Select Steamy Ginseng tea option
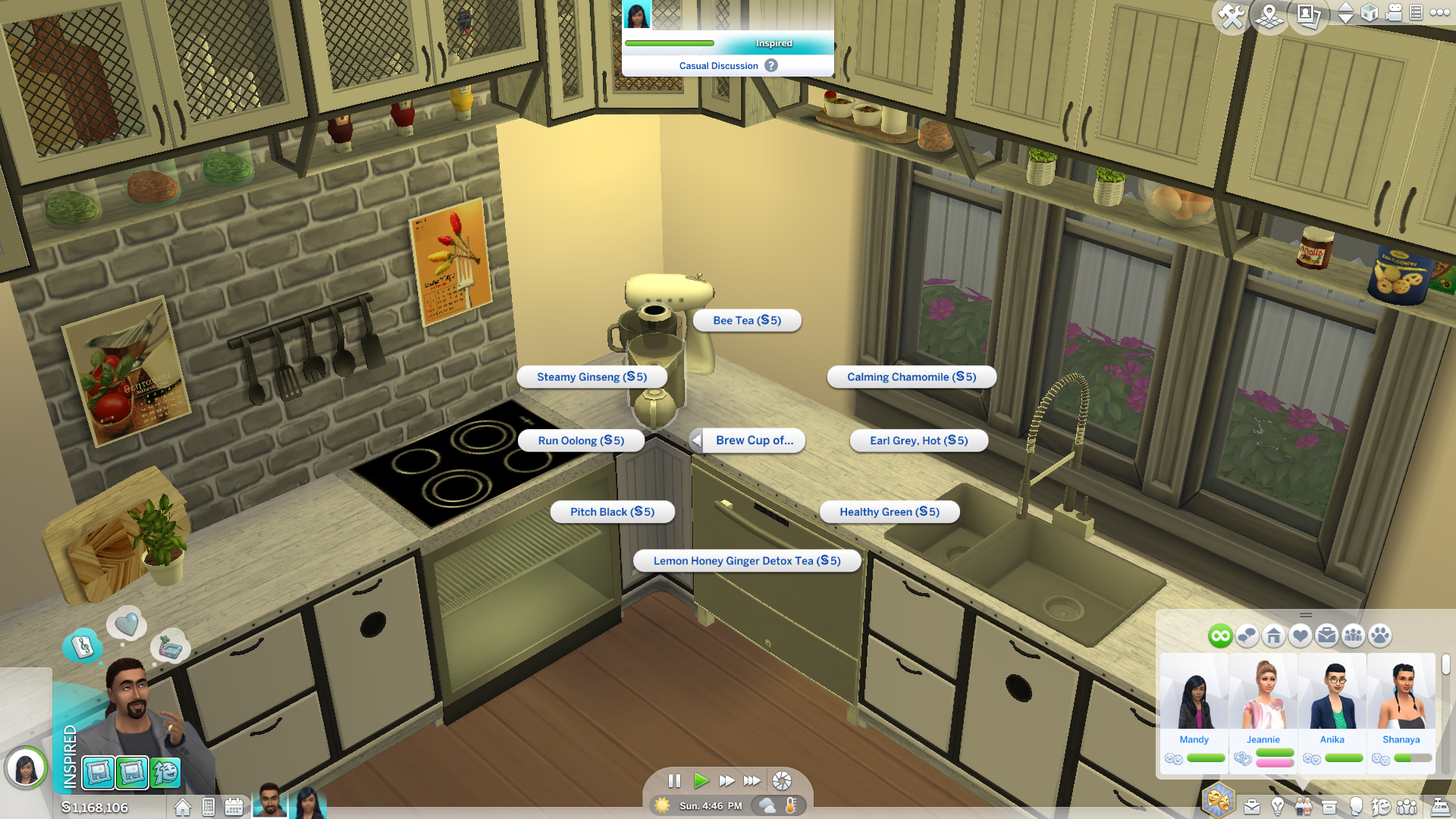The image size is (1456, 819). pyautogui.click(x=591, y=377)
